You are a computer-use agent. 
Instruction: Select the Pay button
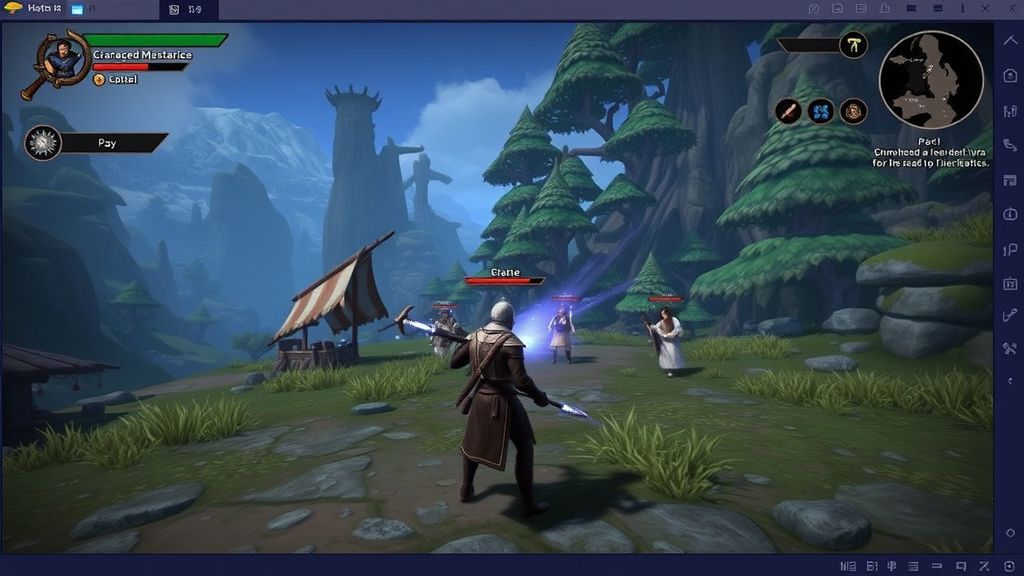click(x=107, y=143)
